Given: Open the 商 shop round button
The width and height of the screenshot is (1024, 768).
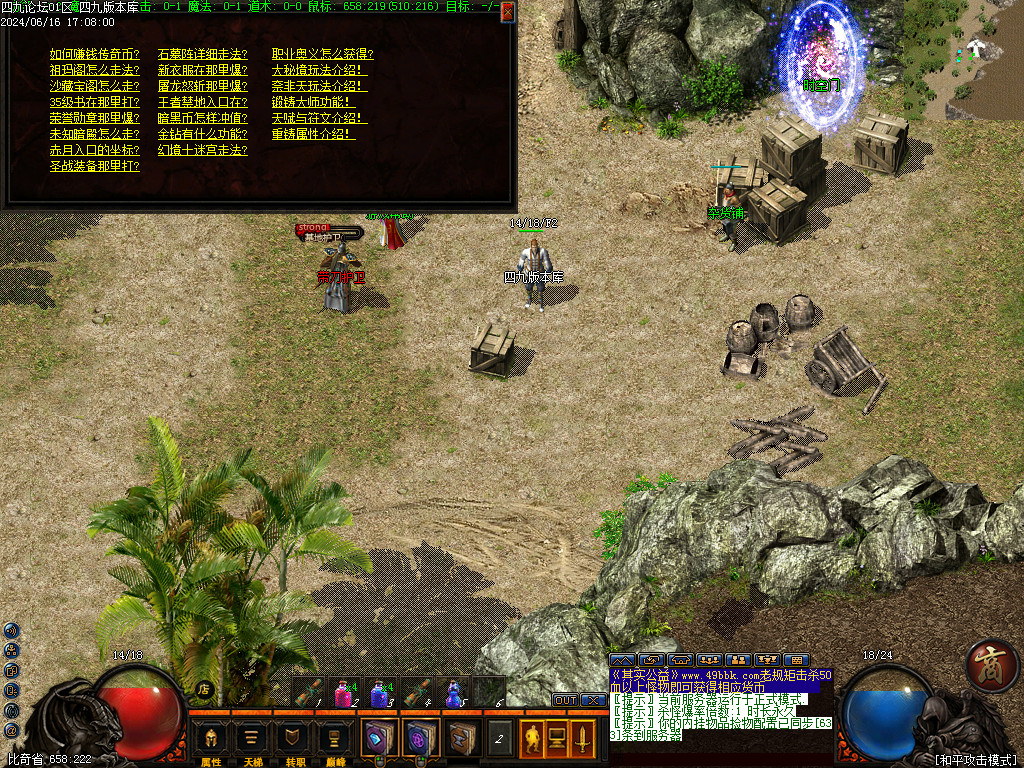Looking at the screenshot, I should (992, 666).
